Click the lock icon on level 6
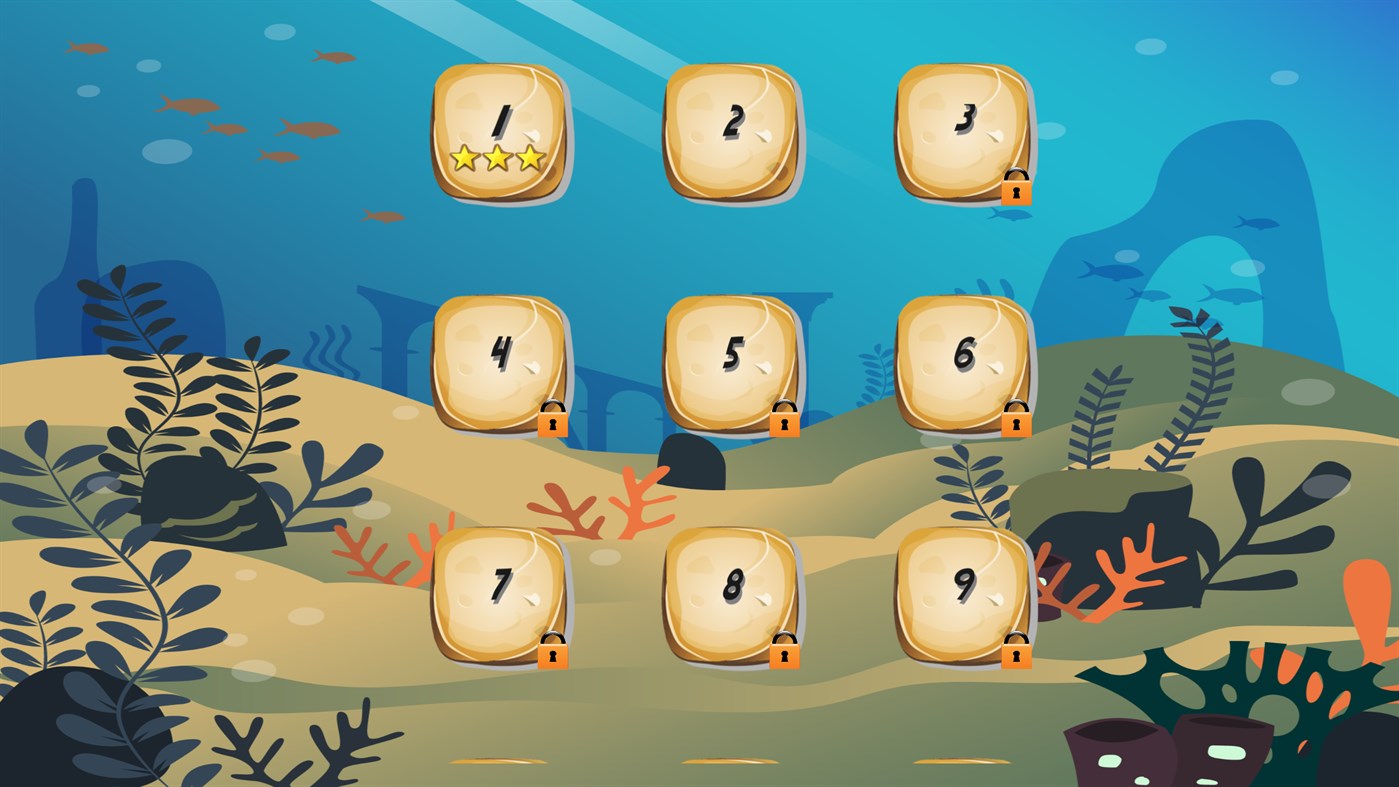The image size is (1399, 787). point(1017,420)
